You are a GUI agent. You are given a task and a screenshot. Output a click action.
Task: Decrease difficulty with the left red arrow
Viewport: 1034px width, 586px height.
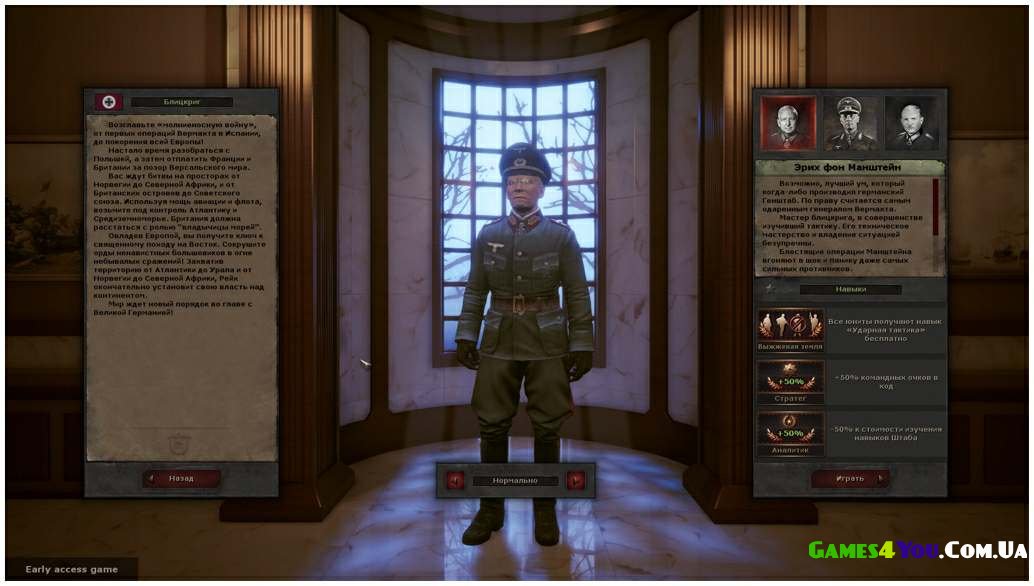tap(456, 480)
